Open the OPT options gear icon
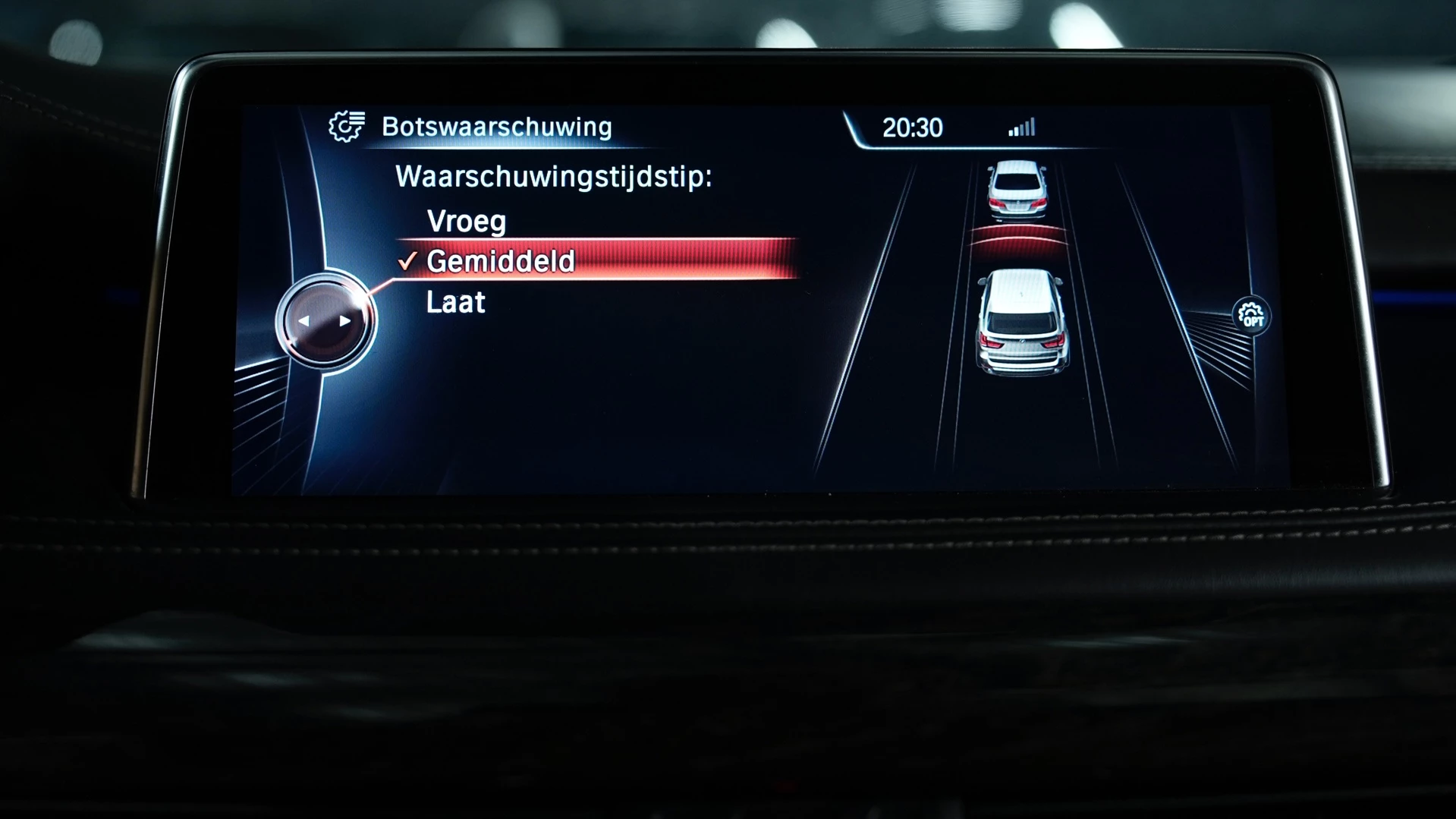 point(1250,315)
